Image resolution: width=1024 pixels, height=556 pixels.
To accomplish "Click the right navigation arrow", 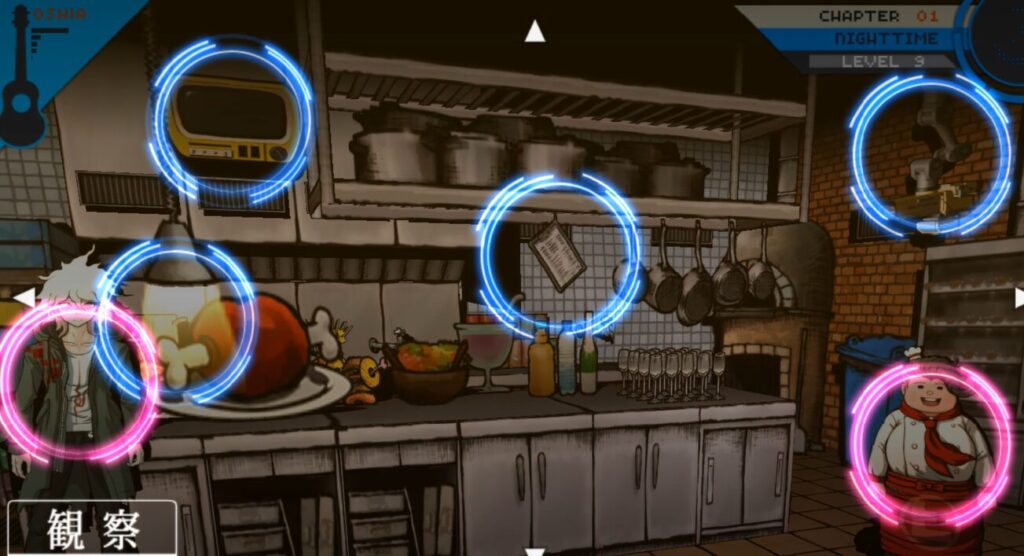I will click(x=1018, y=297).
